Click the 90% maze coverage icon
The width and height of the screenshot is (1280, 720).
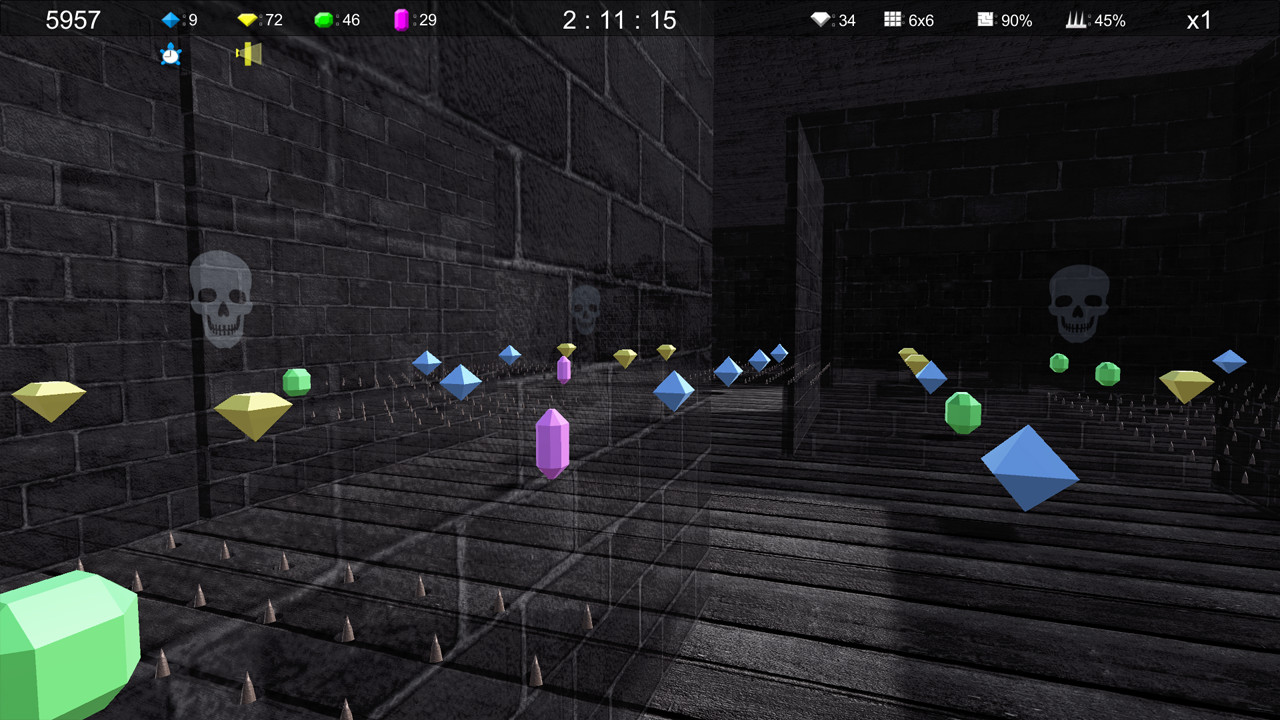985,19
